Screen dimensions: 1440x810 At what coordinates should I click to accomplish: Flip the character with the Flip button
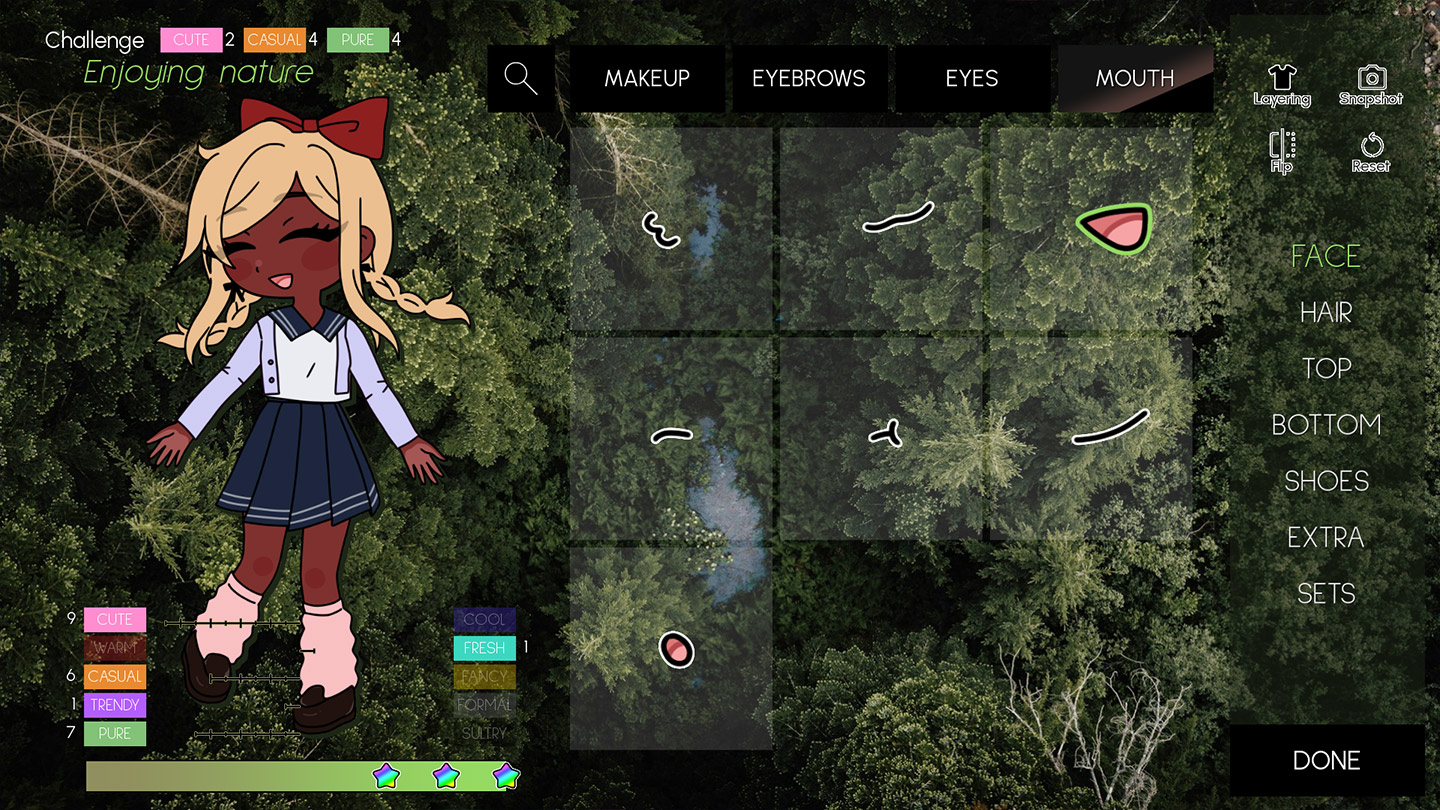tap(1282, 152)
